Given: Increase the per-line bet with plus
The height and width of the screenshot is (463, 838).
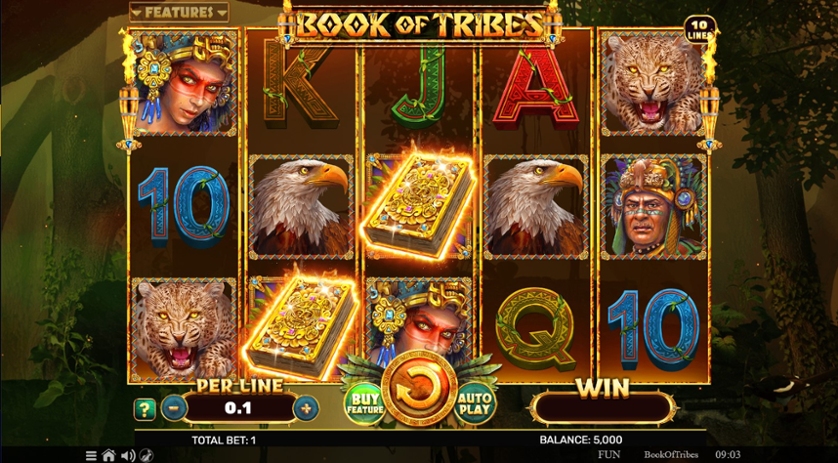Looking at the screenshot, I should point(306,408).
